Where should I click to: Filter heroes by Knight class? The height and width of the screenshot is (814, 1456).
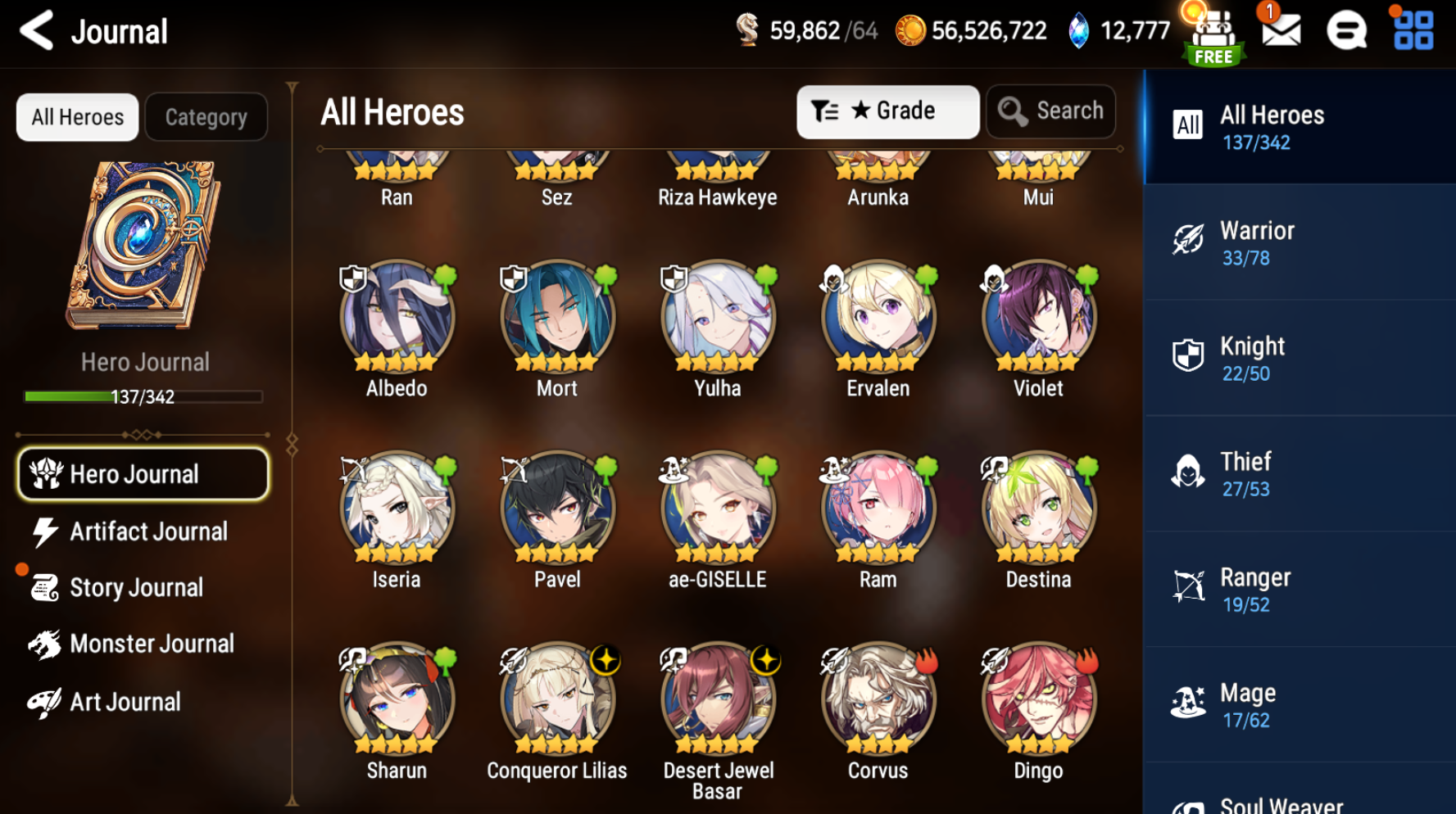click(1299, 359)
